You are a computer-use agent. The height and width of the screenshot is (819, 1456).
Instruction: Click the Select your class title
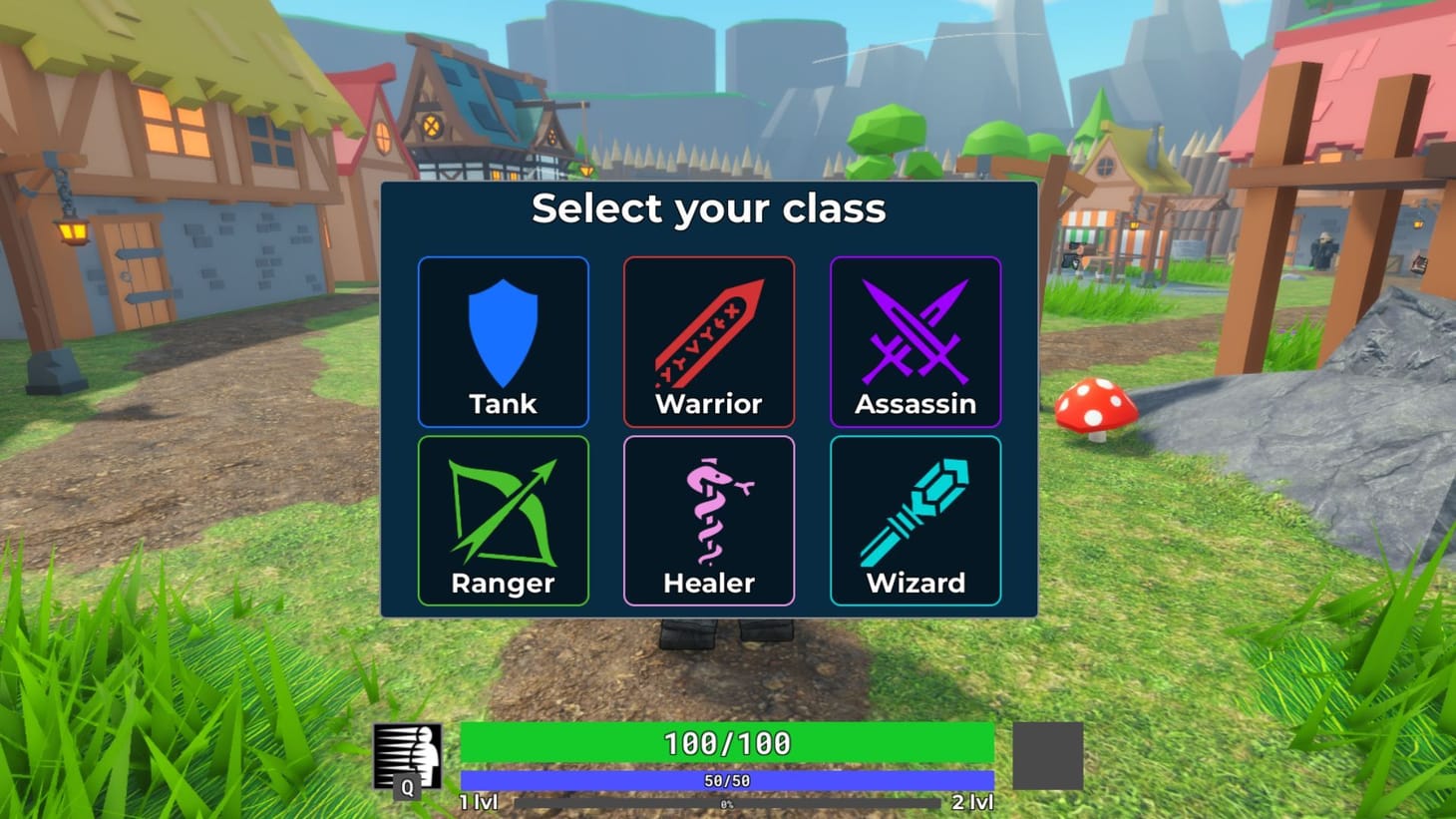tap(709, 209)
